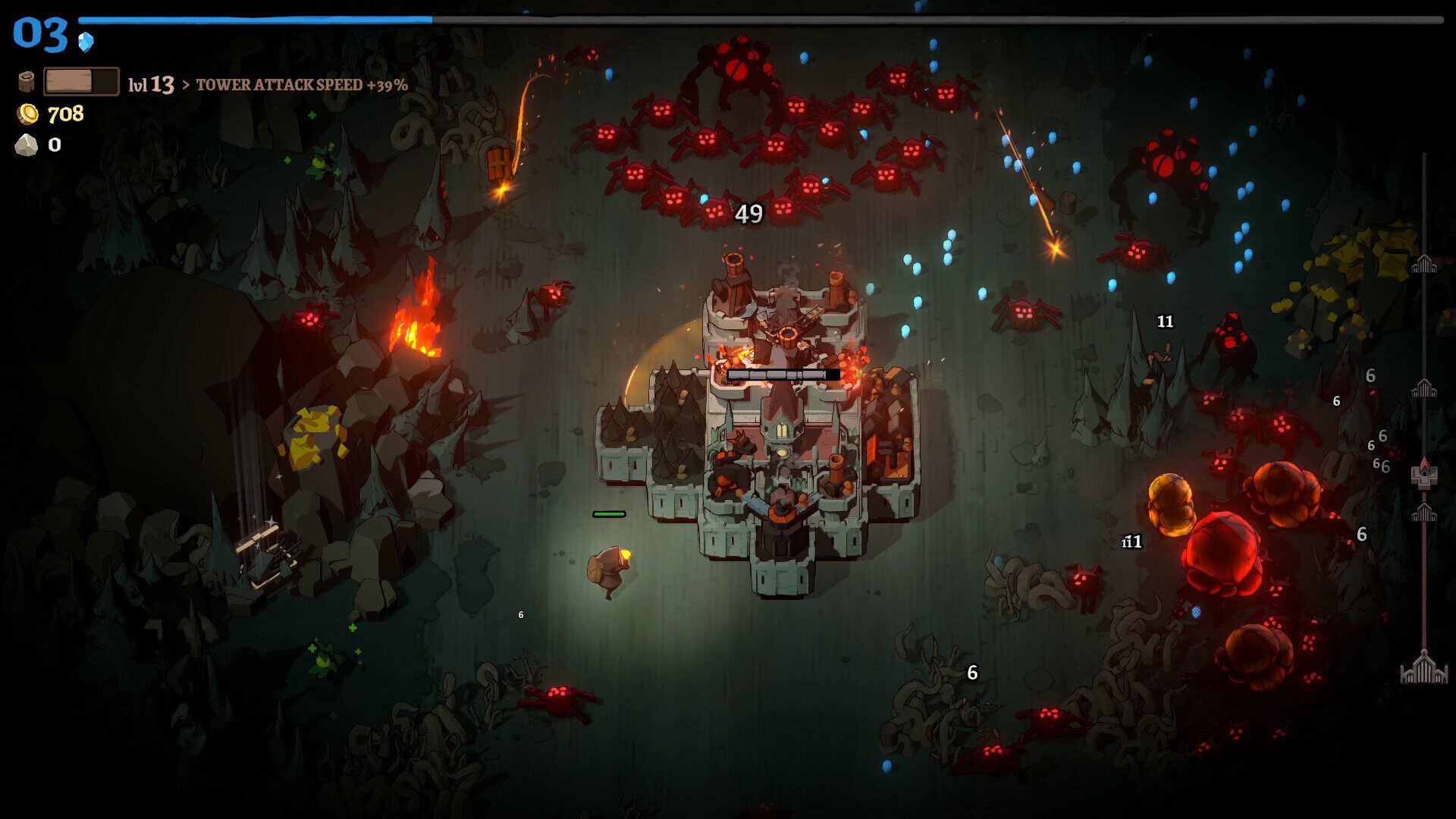
Task: Click the blue crystal icon beside wave counter 03
Action: tap(86, 43)
